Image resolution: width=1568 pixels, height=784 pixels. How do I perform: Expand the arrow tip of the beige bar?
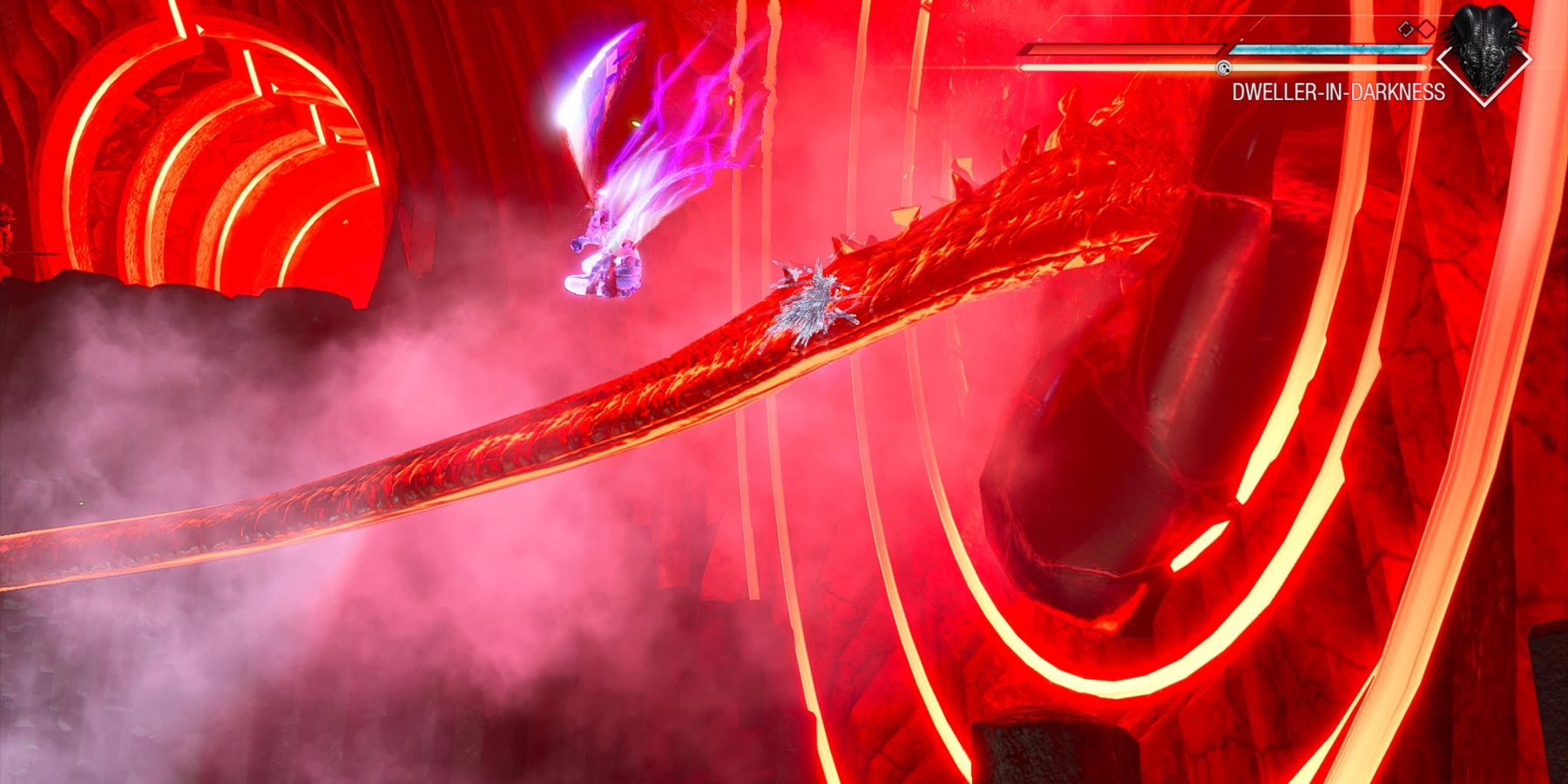(1430, 66)
